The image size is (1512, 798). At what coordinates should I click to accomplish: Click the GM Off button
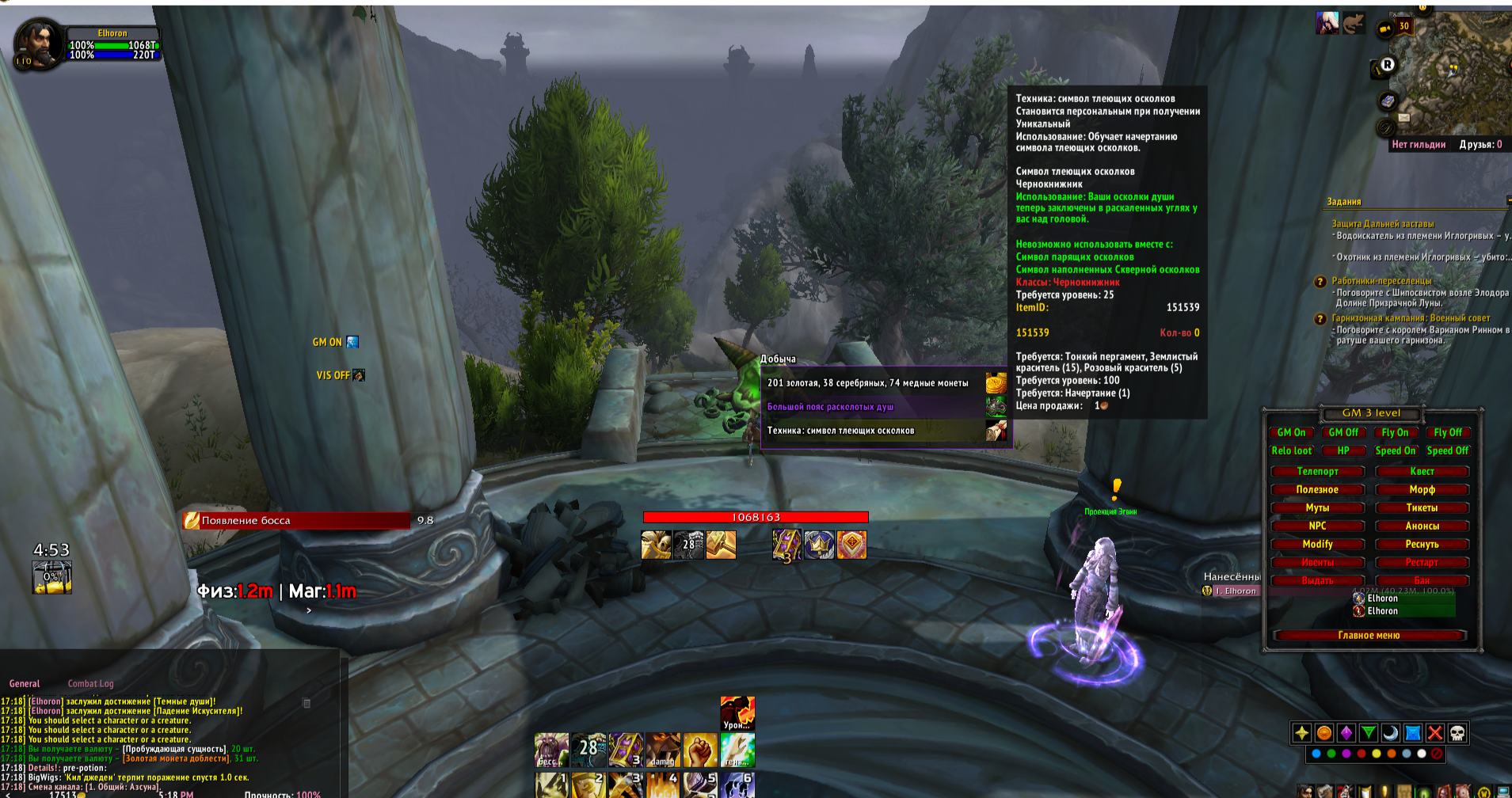(x=1343, y=432)
